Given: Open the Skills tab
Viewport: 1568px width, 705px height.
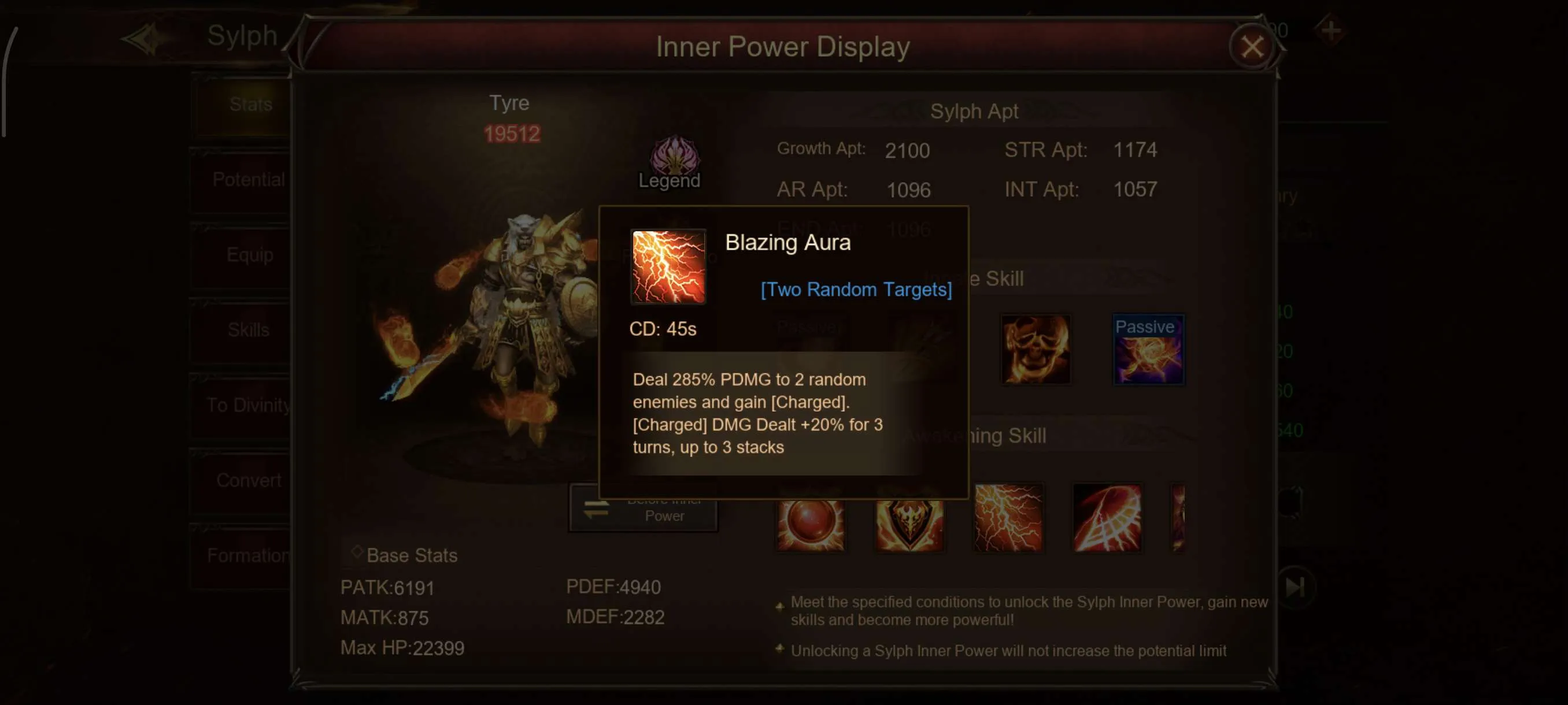Looking at the screenshot, I should (249, 331).
